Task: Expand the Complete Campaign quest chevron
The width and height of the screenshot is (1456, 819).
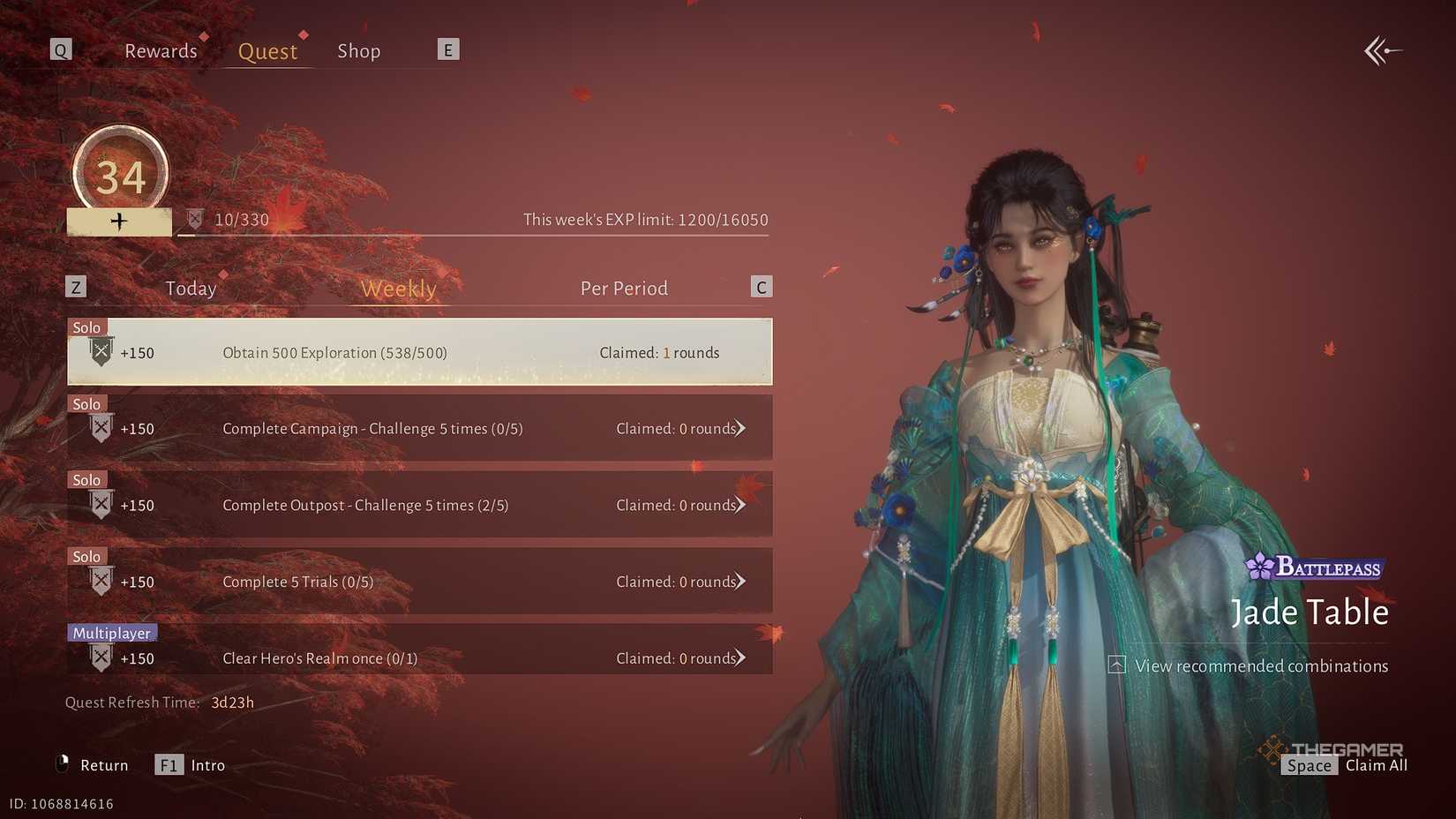Action: point(742,428)
